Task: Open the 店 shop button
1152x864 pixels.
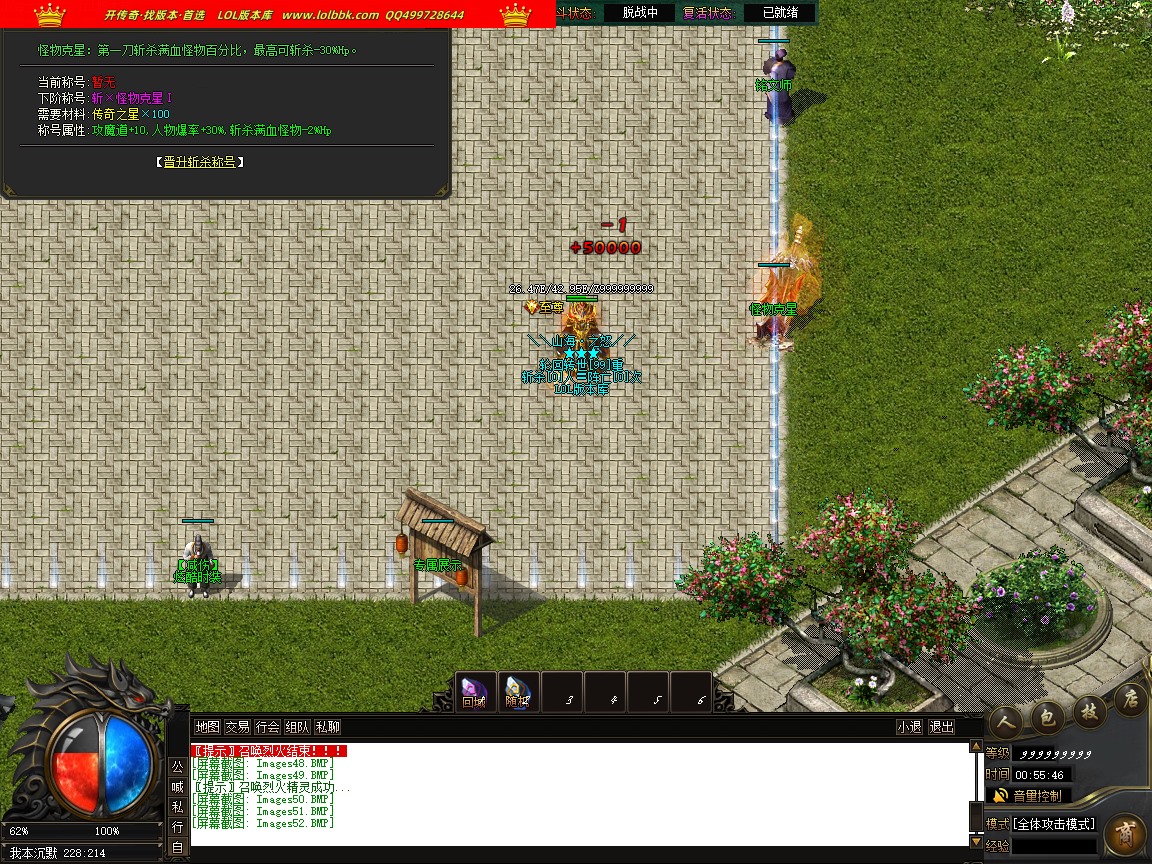Action: [x=1130, y=698]
